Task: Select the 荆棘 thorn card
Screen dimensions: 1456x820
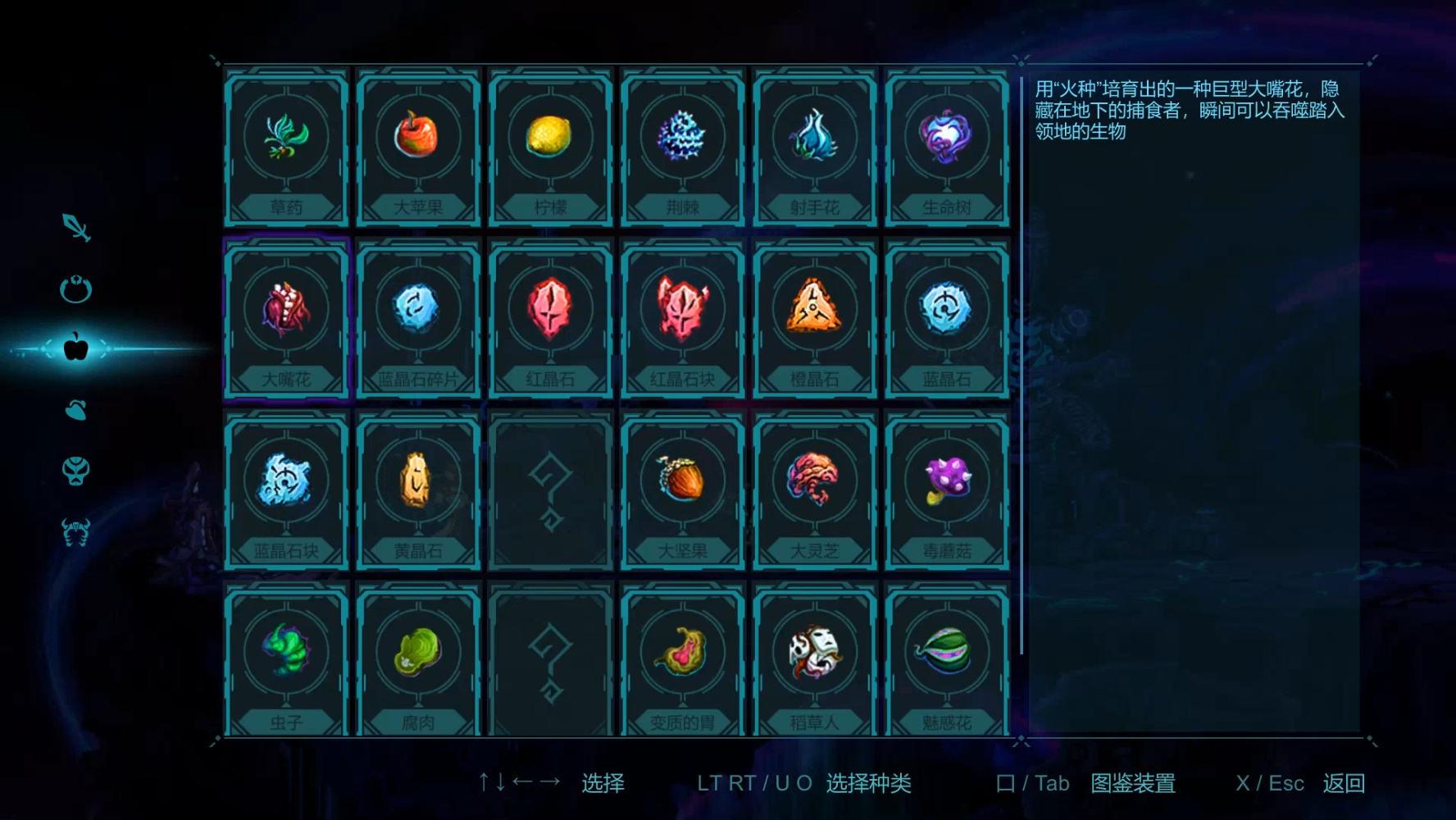Action: [682, 146]
